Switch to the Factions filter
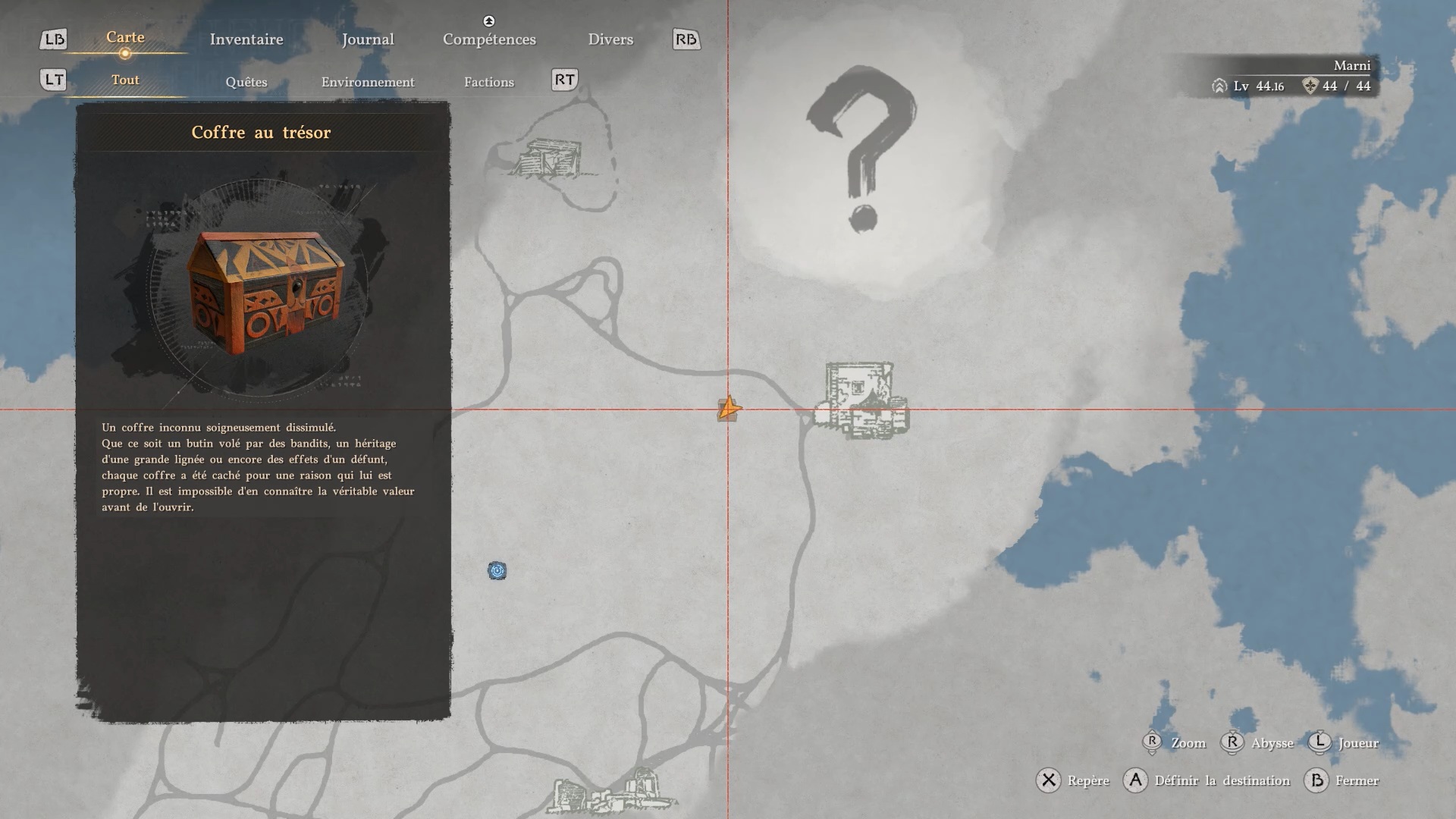1456x819 pixels. pos(489,82)
